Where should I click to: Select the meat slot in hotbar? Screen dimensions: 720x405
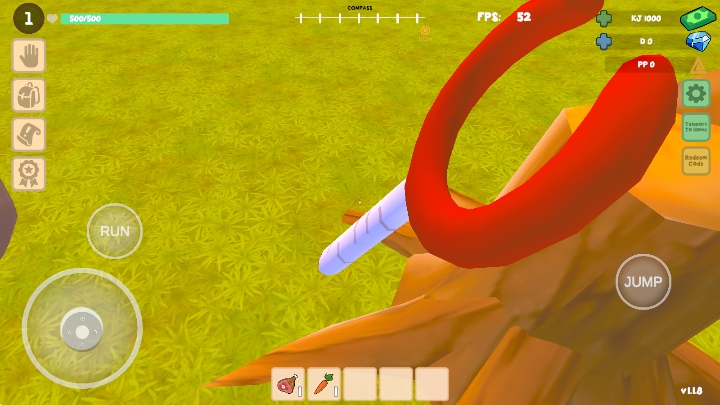[288, 384]
